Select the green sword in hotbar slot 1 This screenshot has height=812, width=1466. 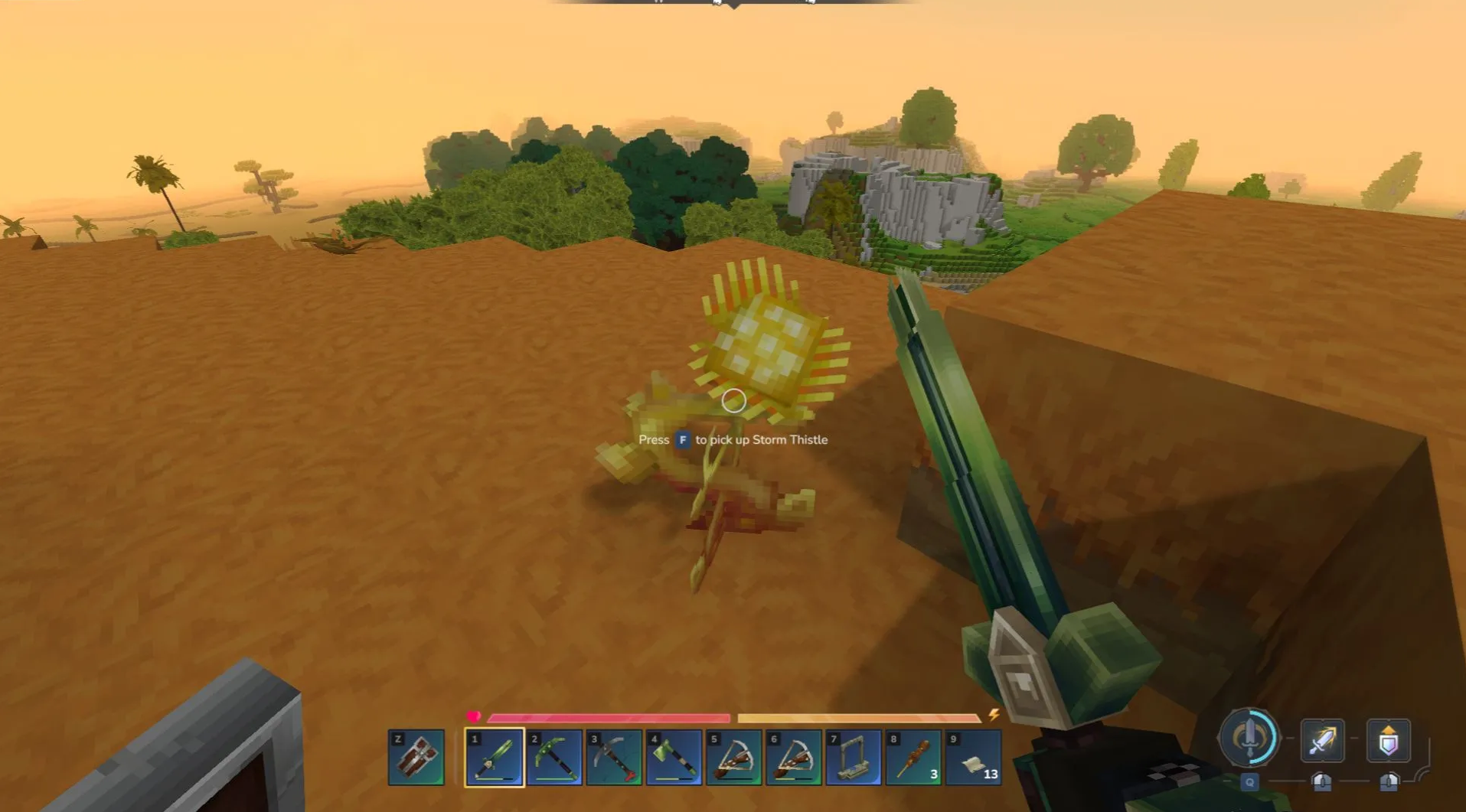pos(494,757)
